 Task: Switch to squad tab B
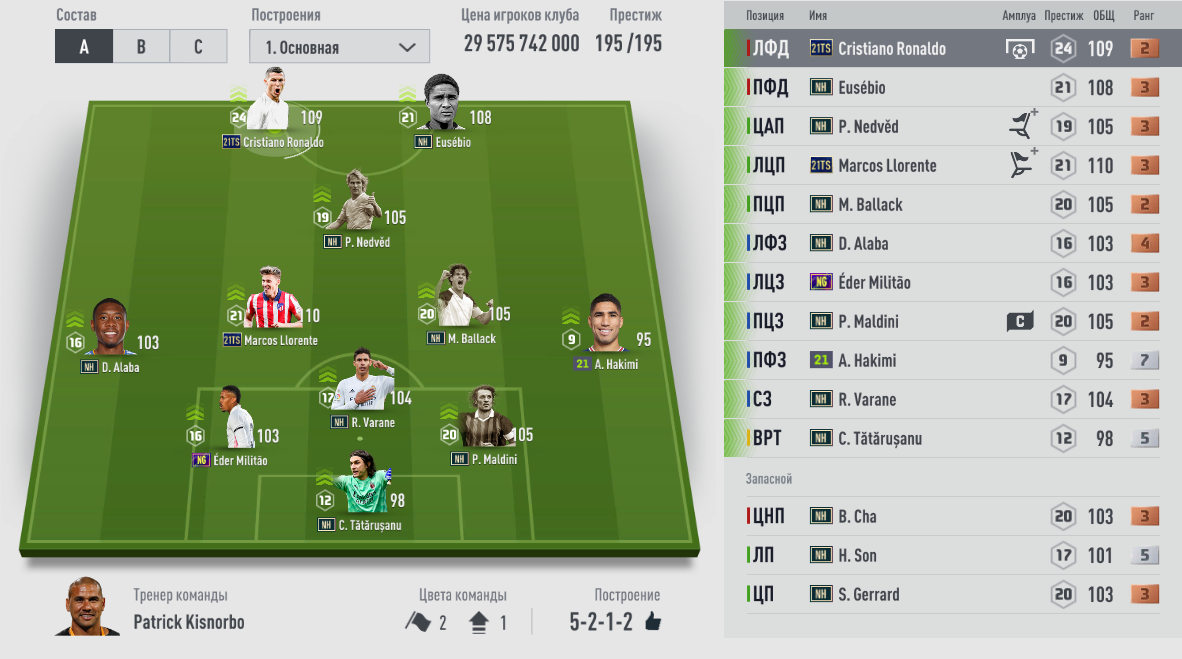141,47
